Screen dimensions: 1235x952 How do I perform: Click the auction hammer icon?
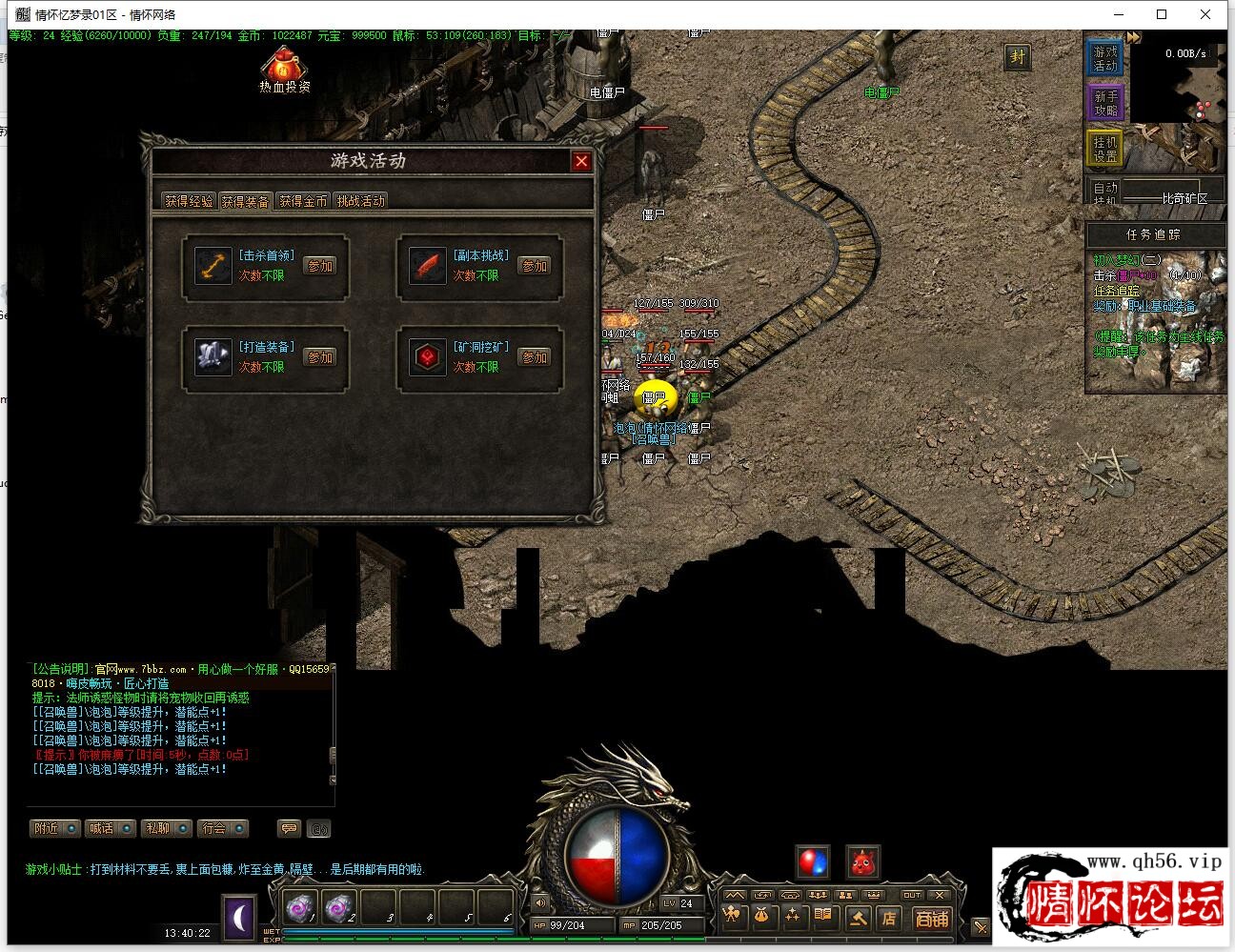(857, 918)
